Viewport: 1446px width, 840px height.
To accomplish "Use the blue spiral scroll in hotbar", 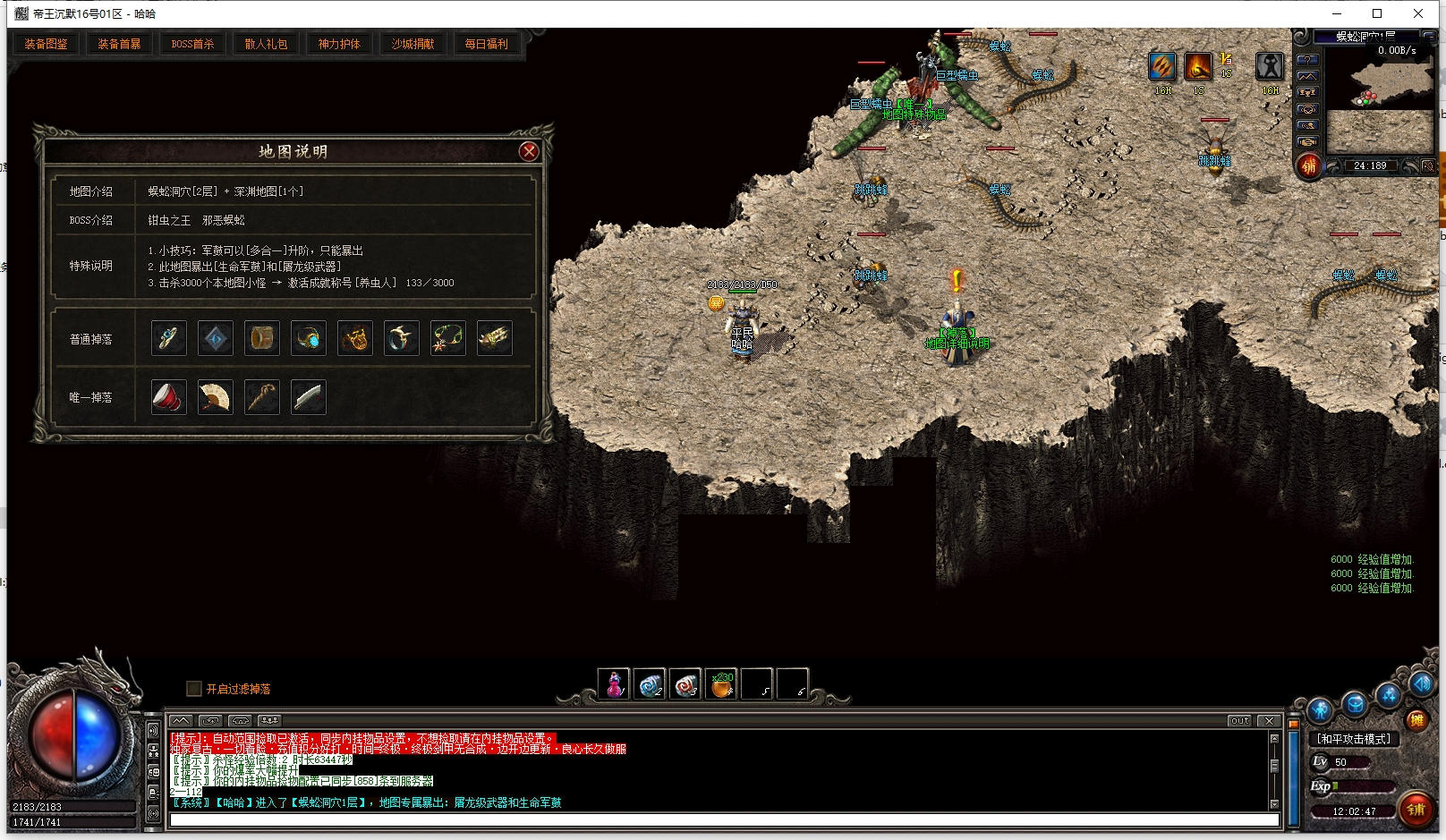I will pos(650,685).
